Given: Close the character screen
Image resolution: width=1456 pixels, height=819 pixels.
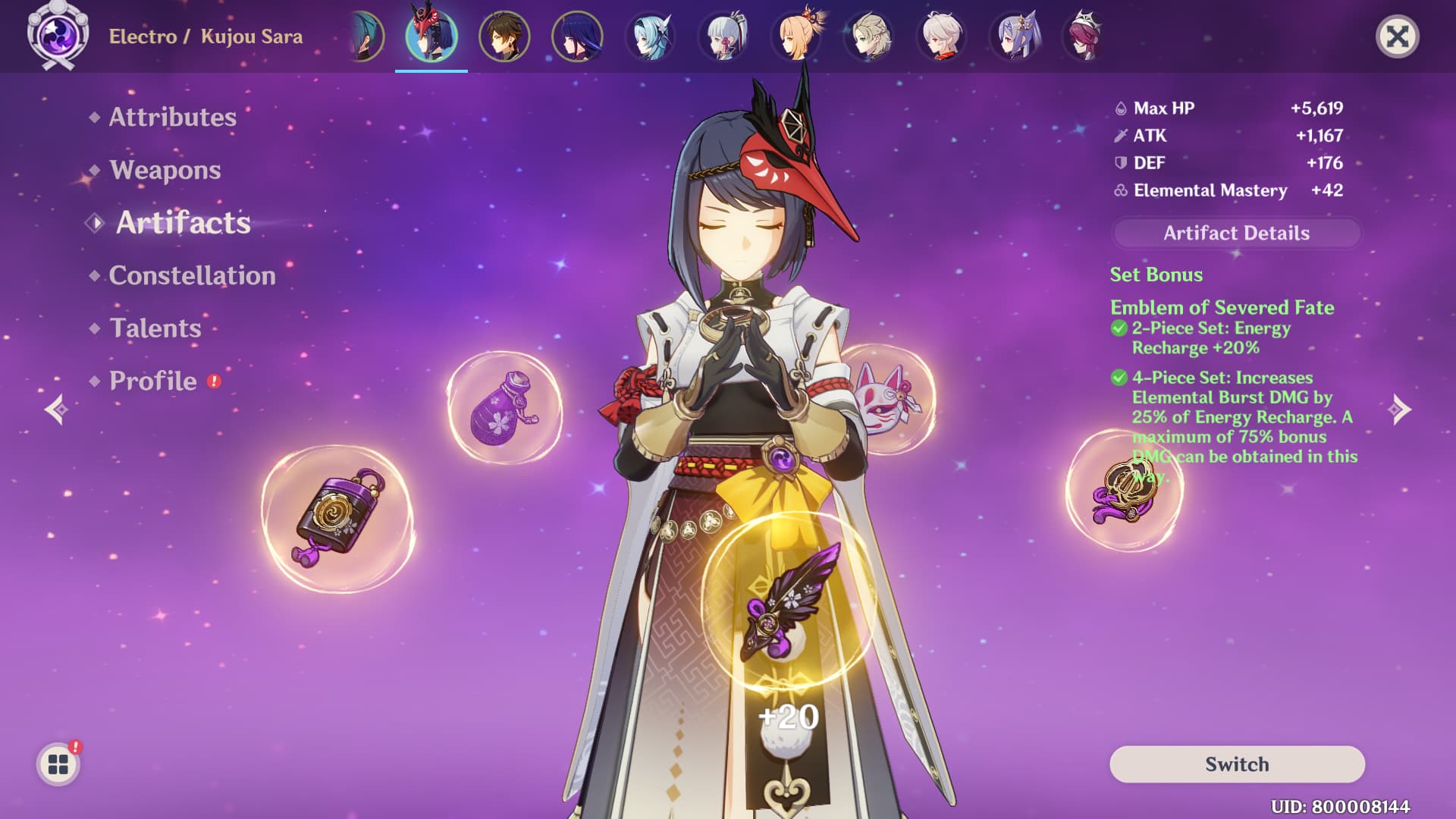Looking at the screenshot, I should tap(1397, 36).
